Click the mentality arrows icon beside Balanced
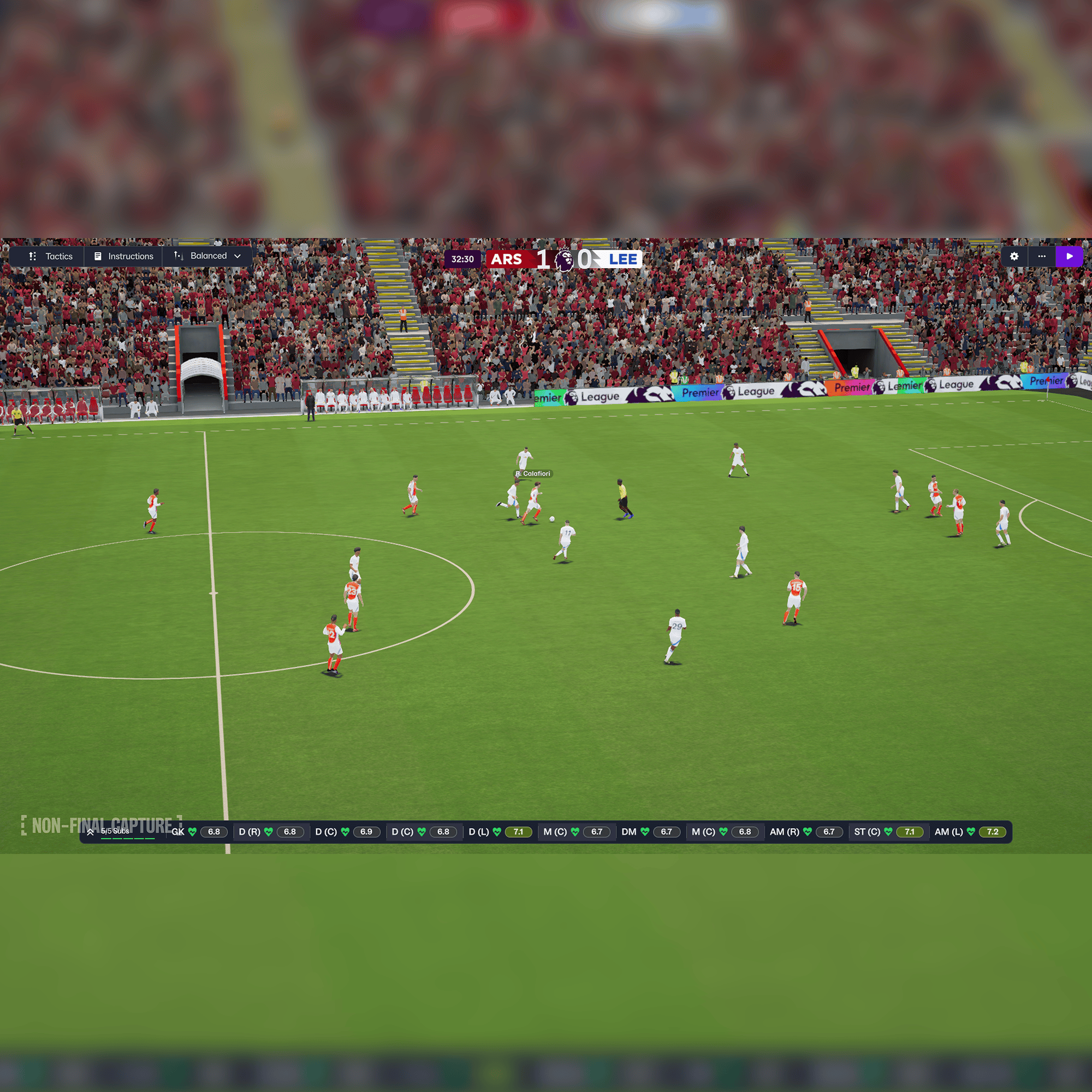1092x1092 pixels. [x=179, y=256]
